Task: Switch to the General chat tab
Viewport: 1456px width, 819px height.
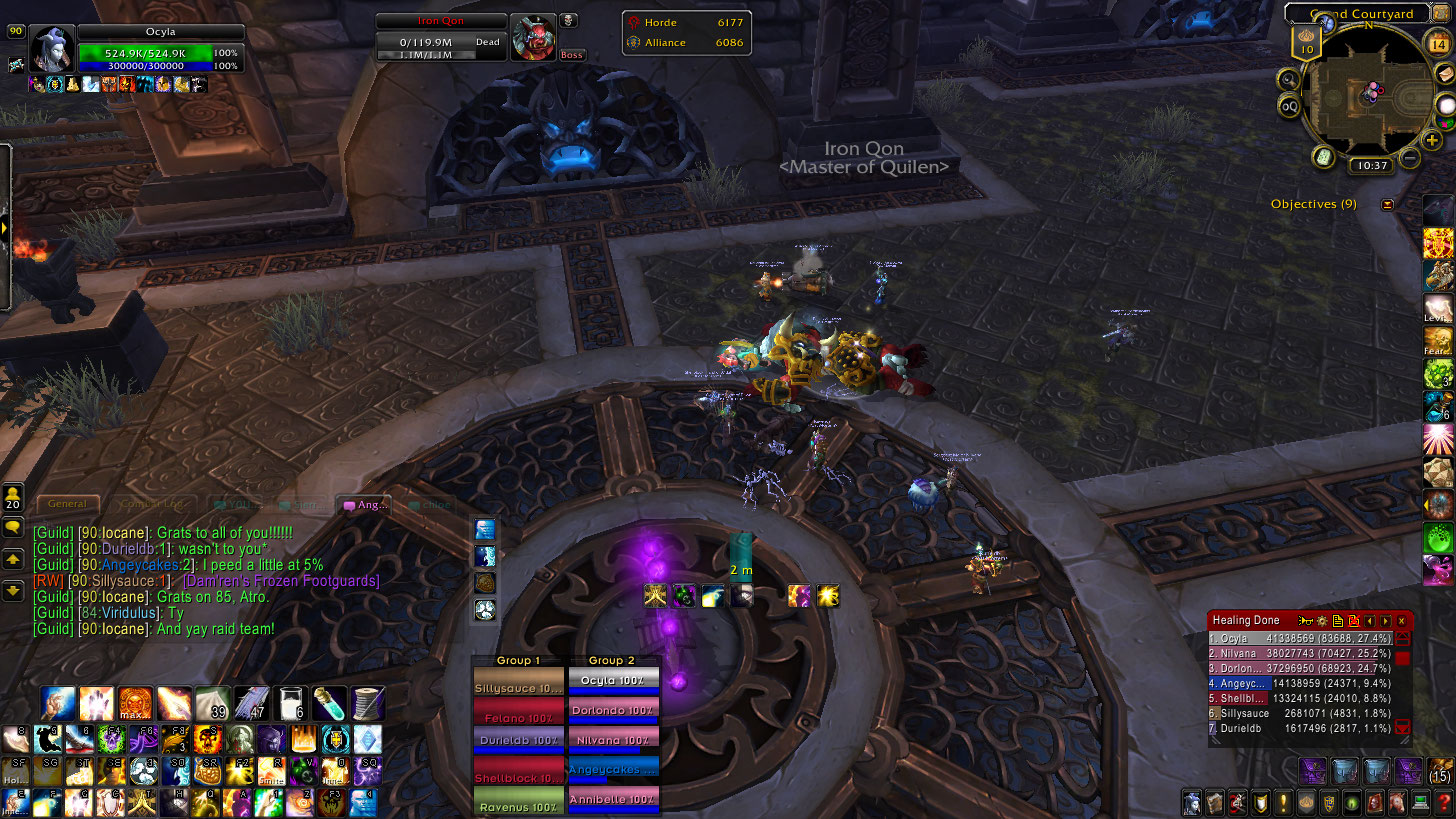Action: [x=68, y=504]
